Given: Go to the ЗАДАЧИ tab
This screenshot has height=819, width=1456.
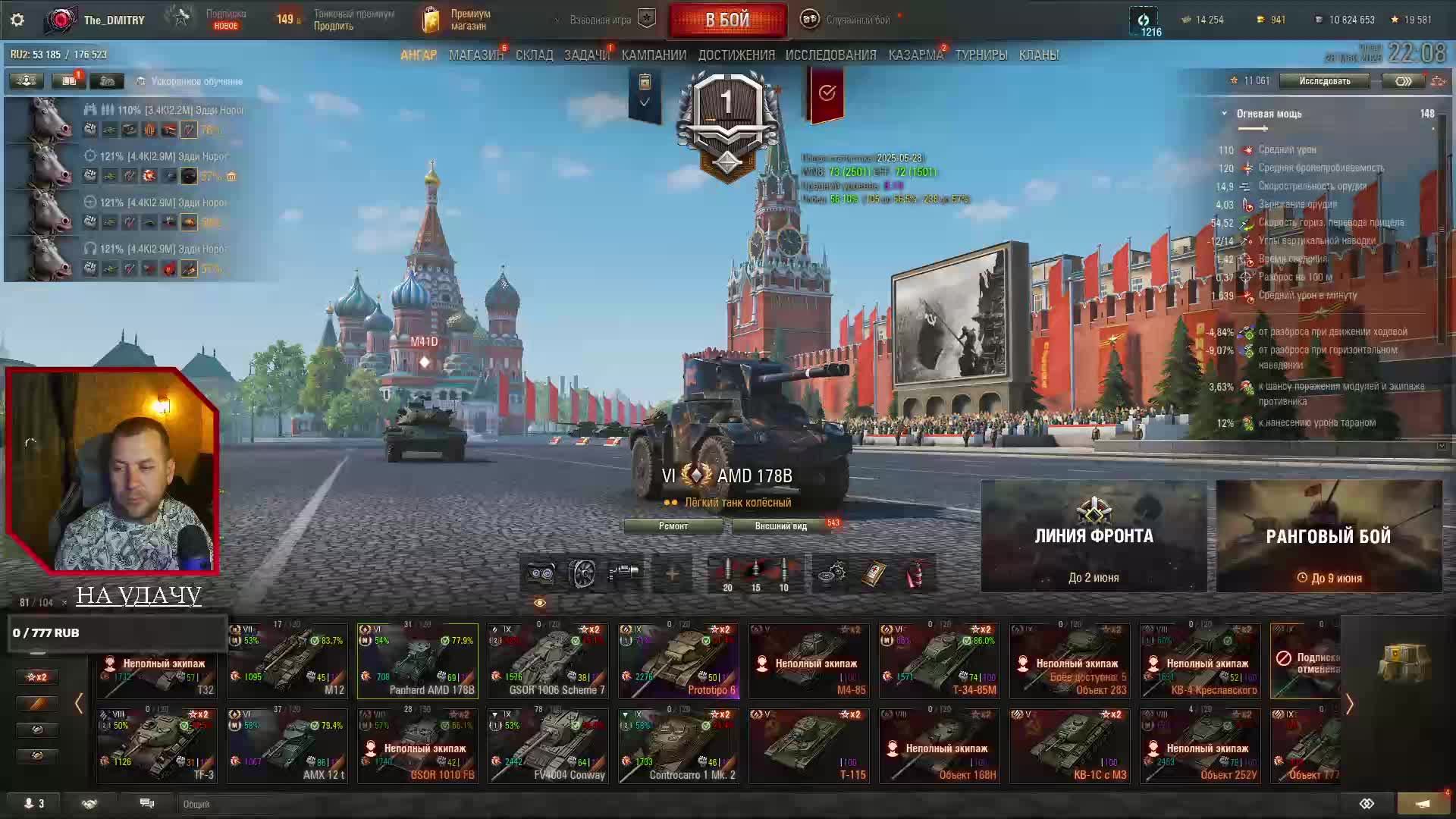Looking at the screenshot, I should coord(586,55).
